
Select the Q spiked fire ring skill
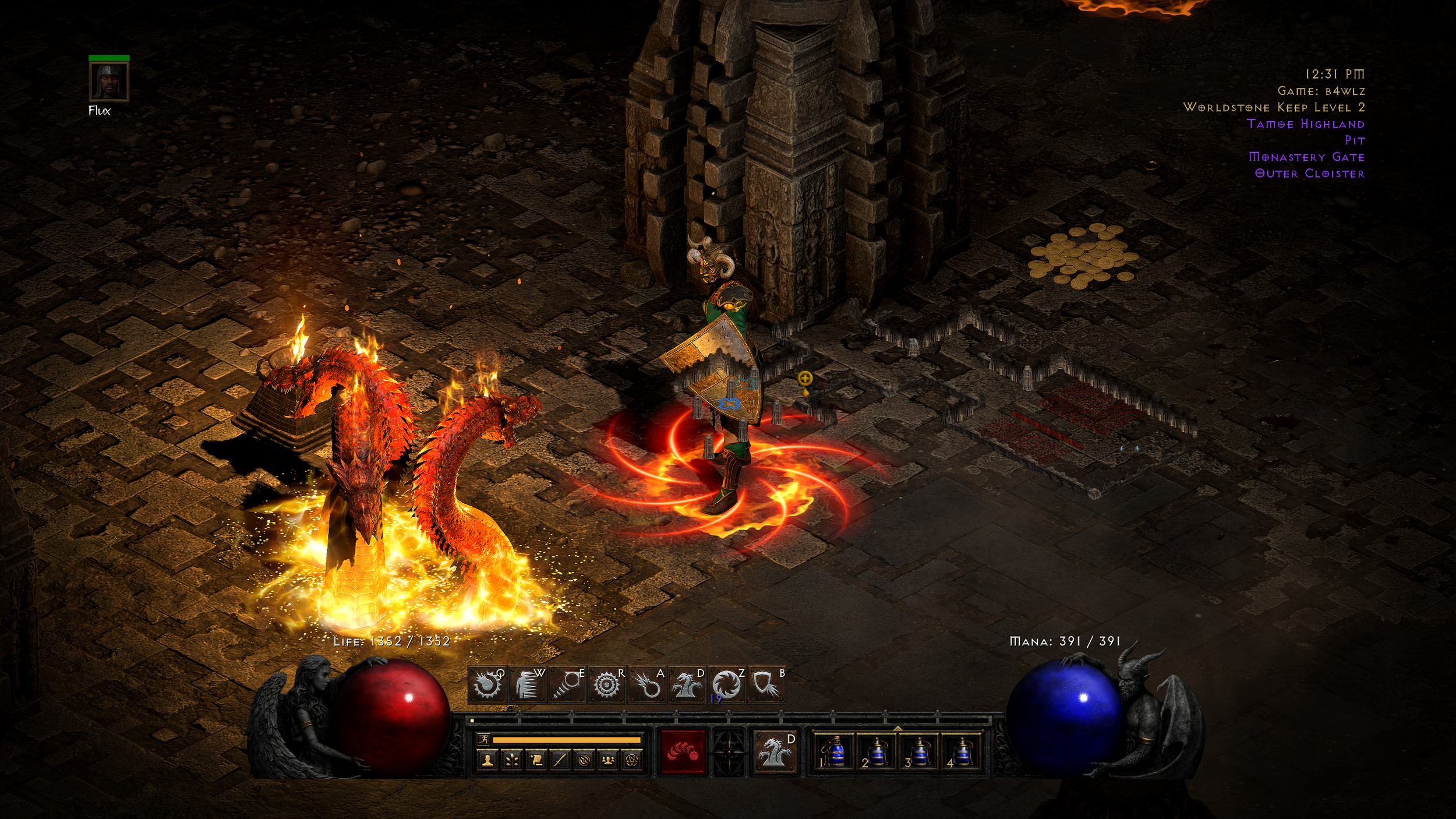[487, 684]
